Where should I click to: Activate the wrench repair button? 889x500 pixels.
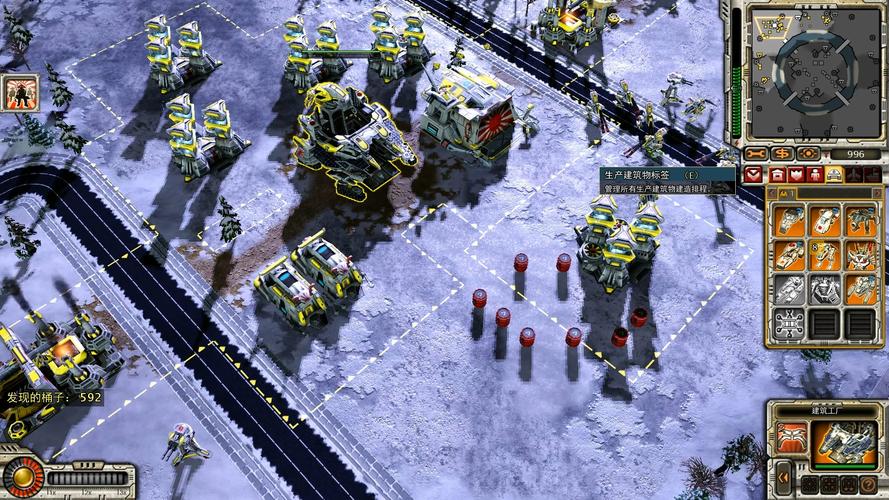pos(756,154)
